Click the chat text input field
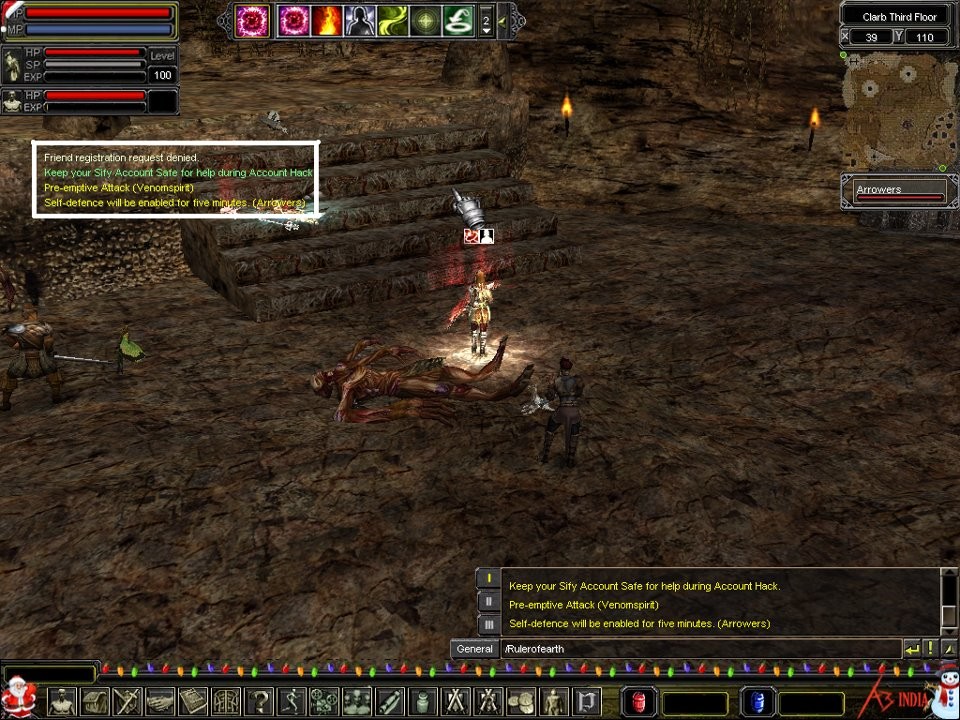Screen dimensions: 960x720 pyautogui.click(x=700, y=649)
